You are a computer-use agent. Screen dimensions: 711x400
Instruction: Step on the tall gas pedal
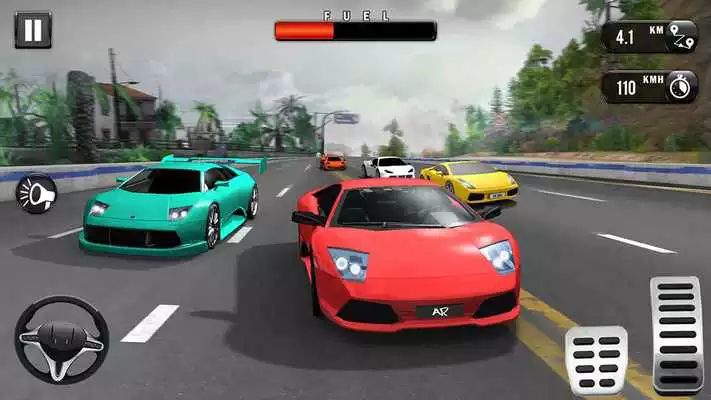(675, 335)
